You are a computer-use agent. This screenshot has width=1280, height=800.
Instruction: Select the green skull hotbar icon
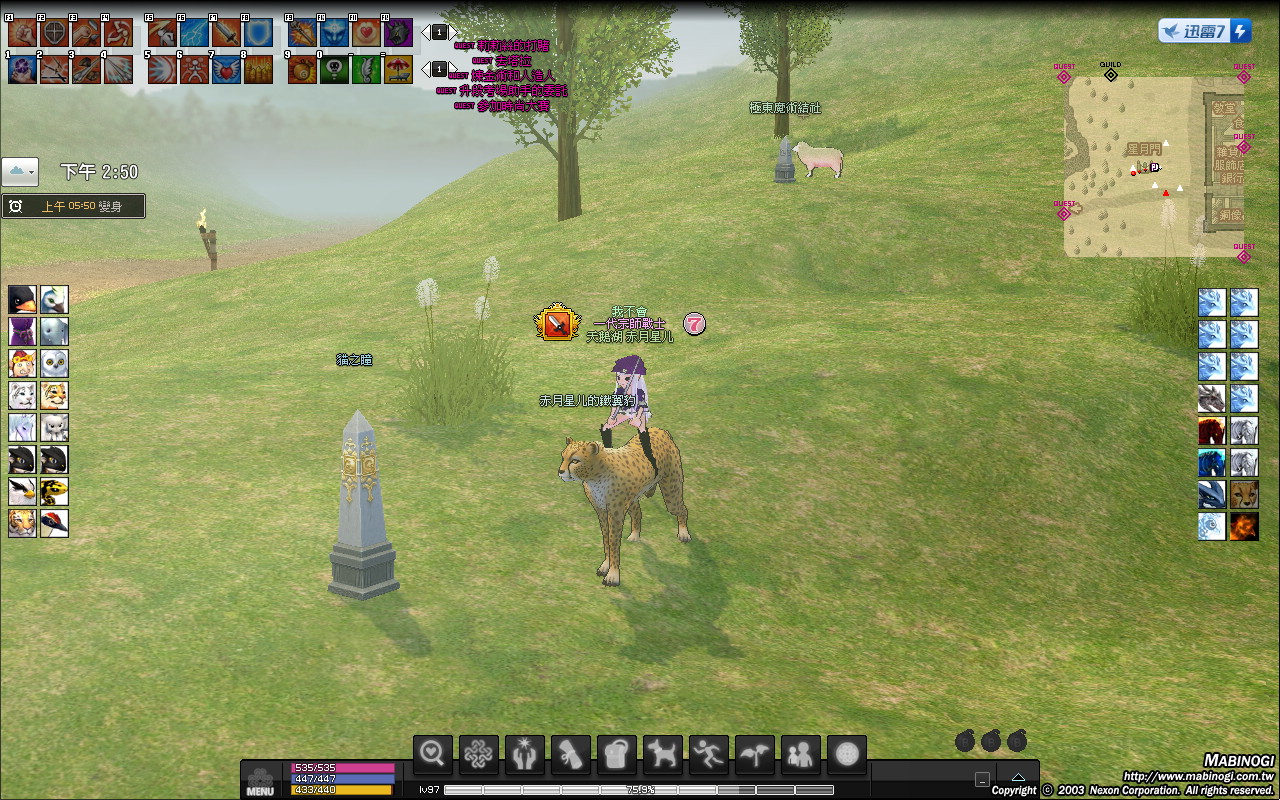click(334, 69)
